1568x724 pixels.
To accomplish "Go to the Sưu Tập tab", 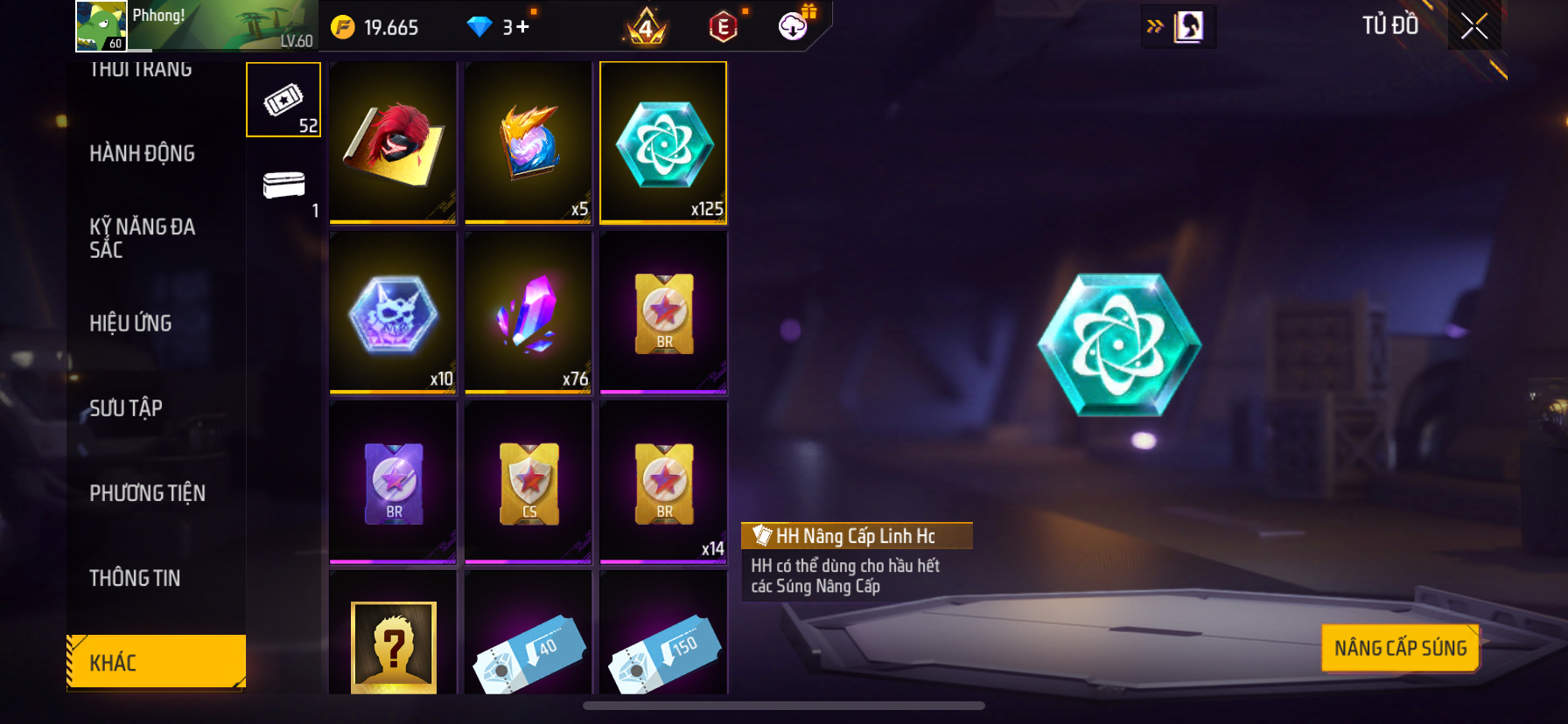I will pyautogui.click(x=126, y=408).
